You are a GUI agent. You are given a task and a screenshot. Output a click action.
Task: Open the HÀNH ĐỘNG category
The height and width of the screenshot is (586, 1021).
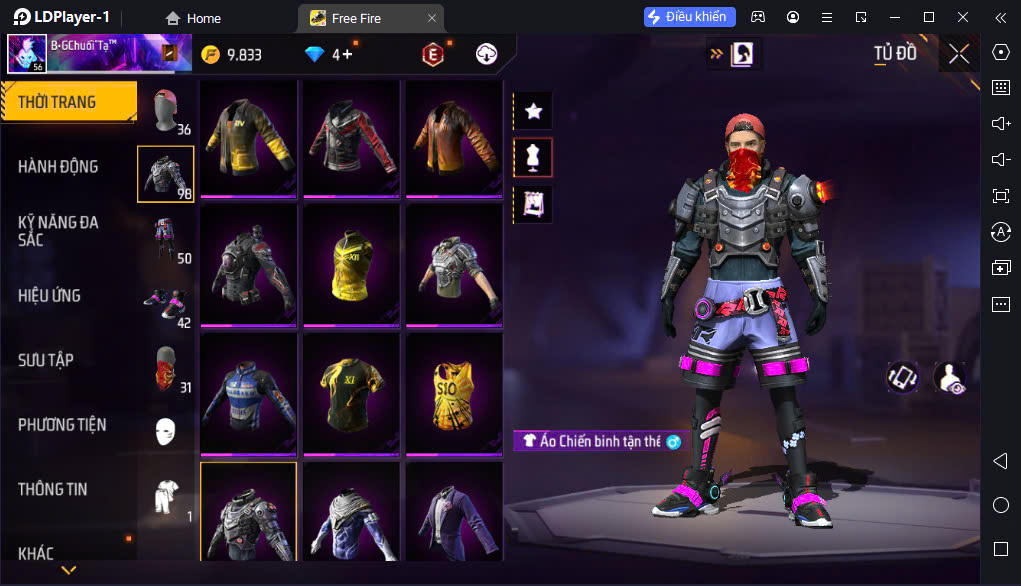pos(58,166)
